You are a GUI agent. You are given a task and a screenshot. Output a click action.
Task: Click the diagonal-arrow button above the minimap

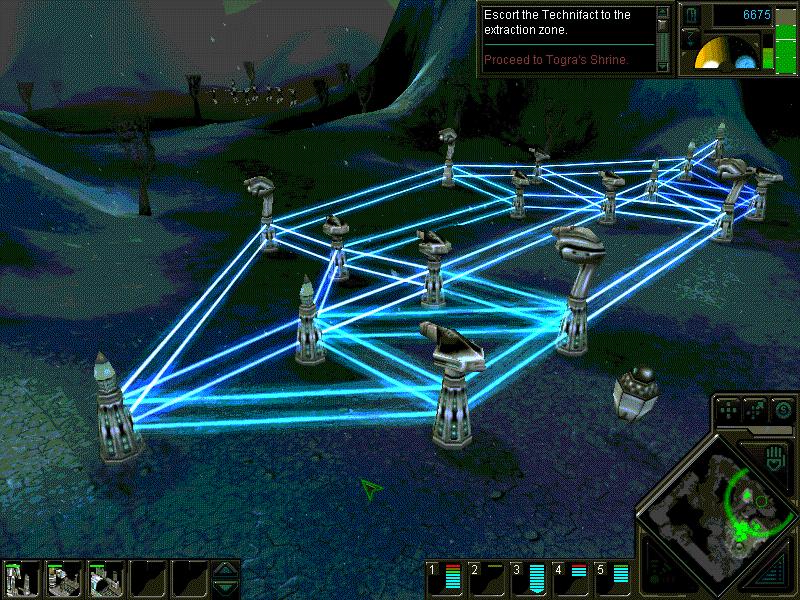[756, 410]
